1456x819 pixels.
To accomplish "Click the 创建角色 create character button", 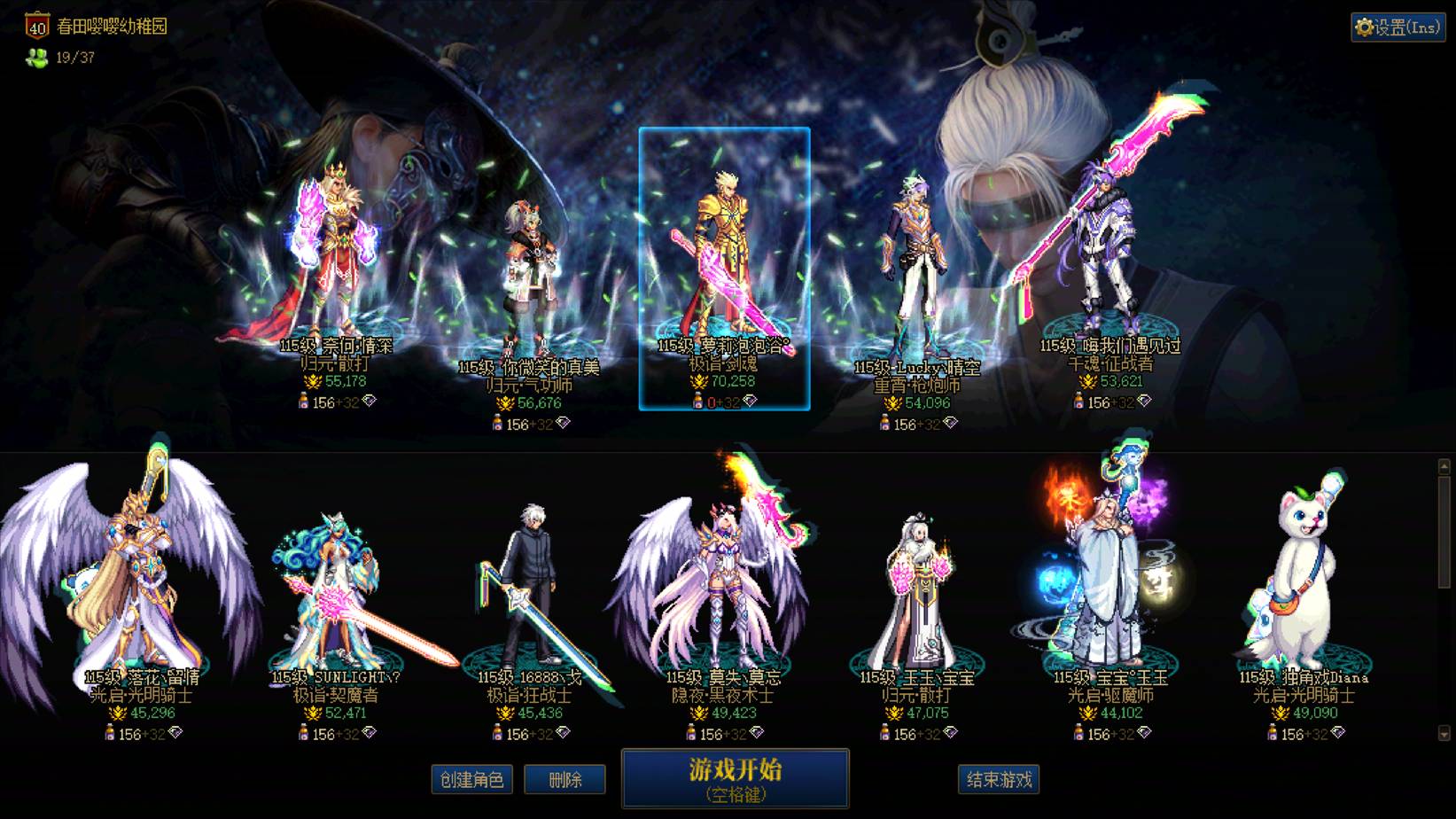I will pyautogui.click(x=471, y=780).
